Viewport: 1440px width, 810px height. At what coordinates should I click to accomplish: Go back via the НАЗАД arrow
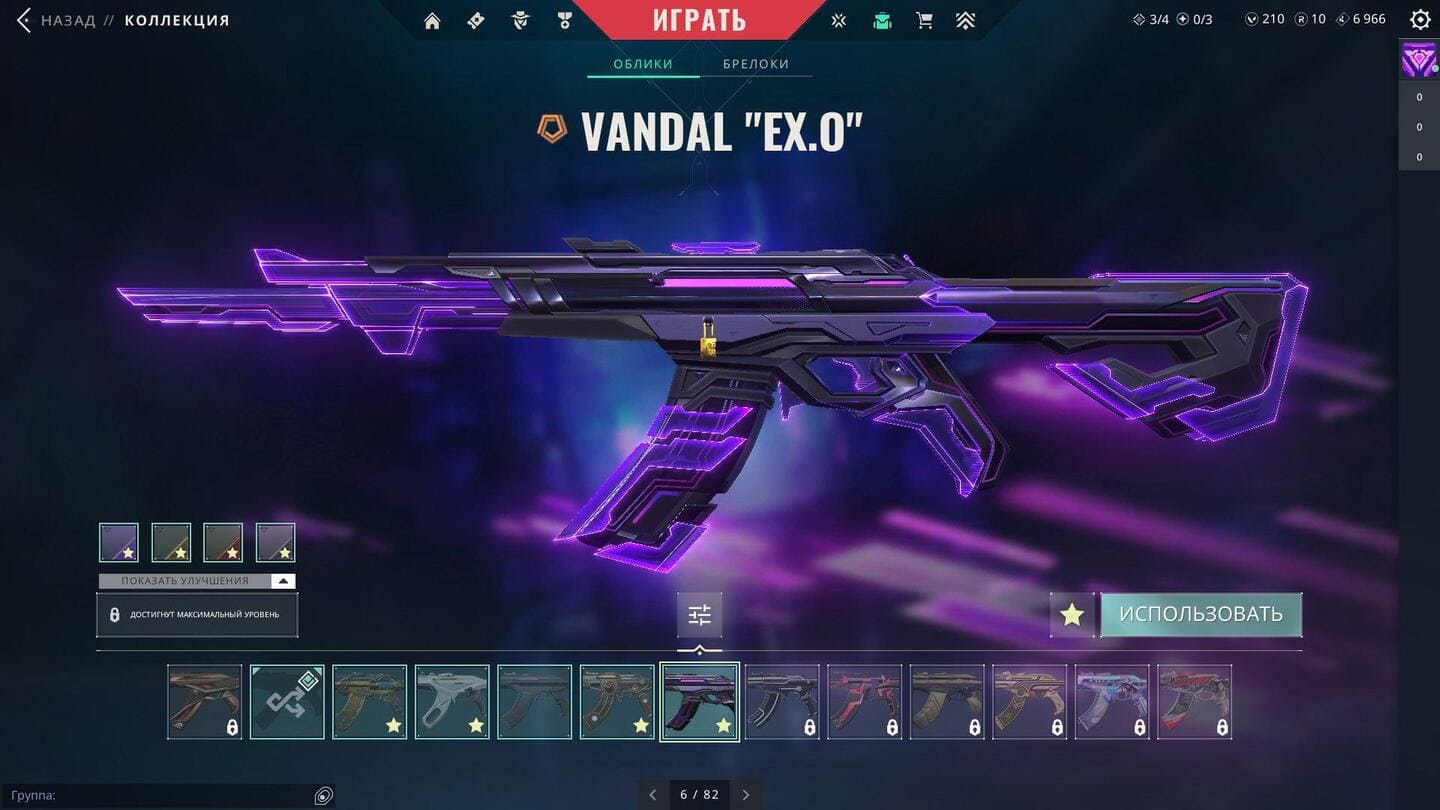(x=24, y=20)
